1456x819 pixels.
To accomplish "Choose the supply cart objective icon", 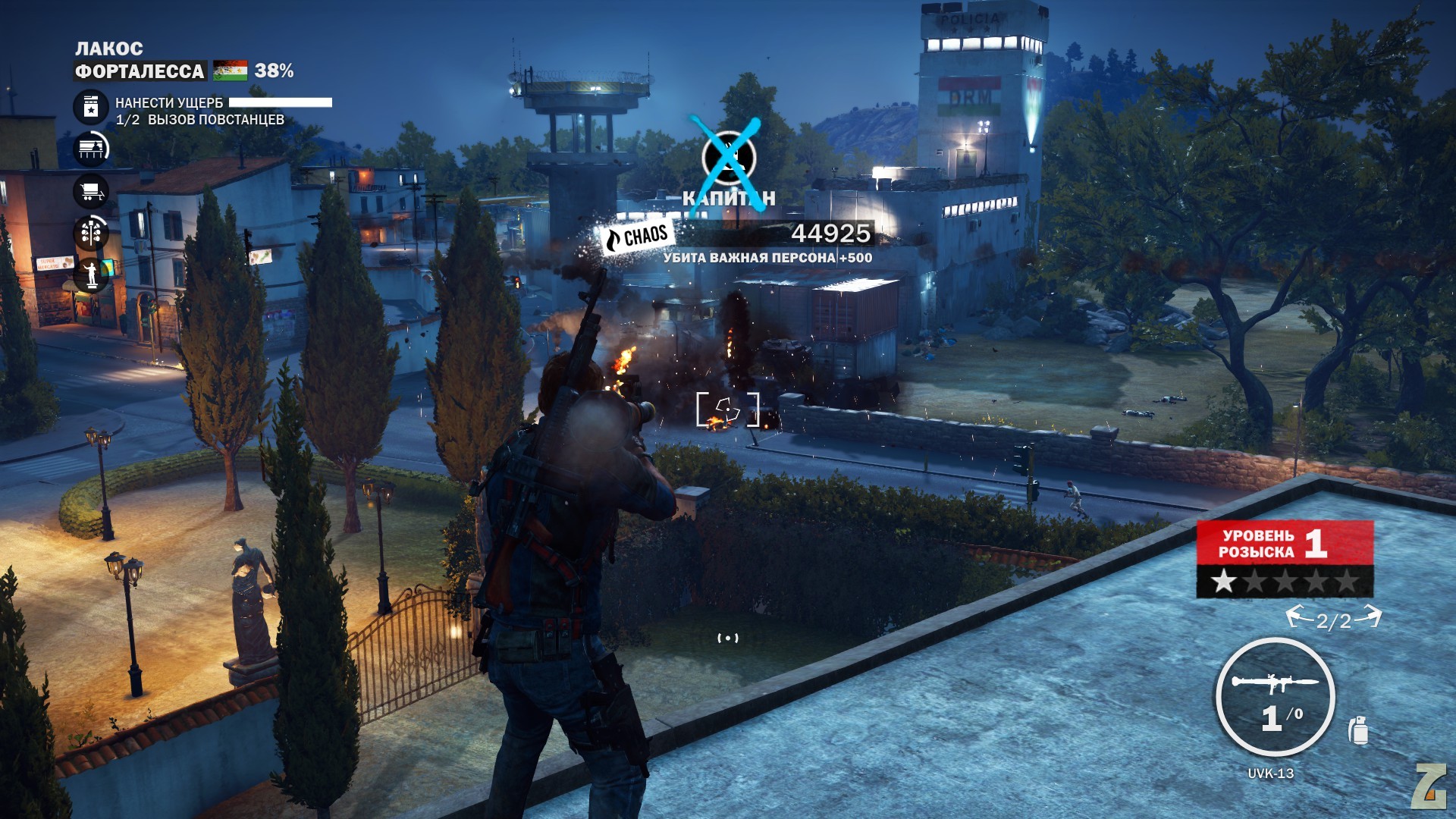I will click(x=91, y=191).
